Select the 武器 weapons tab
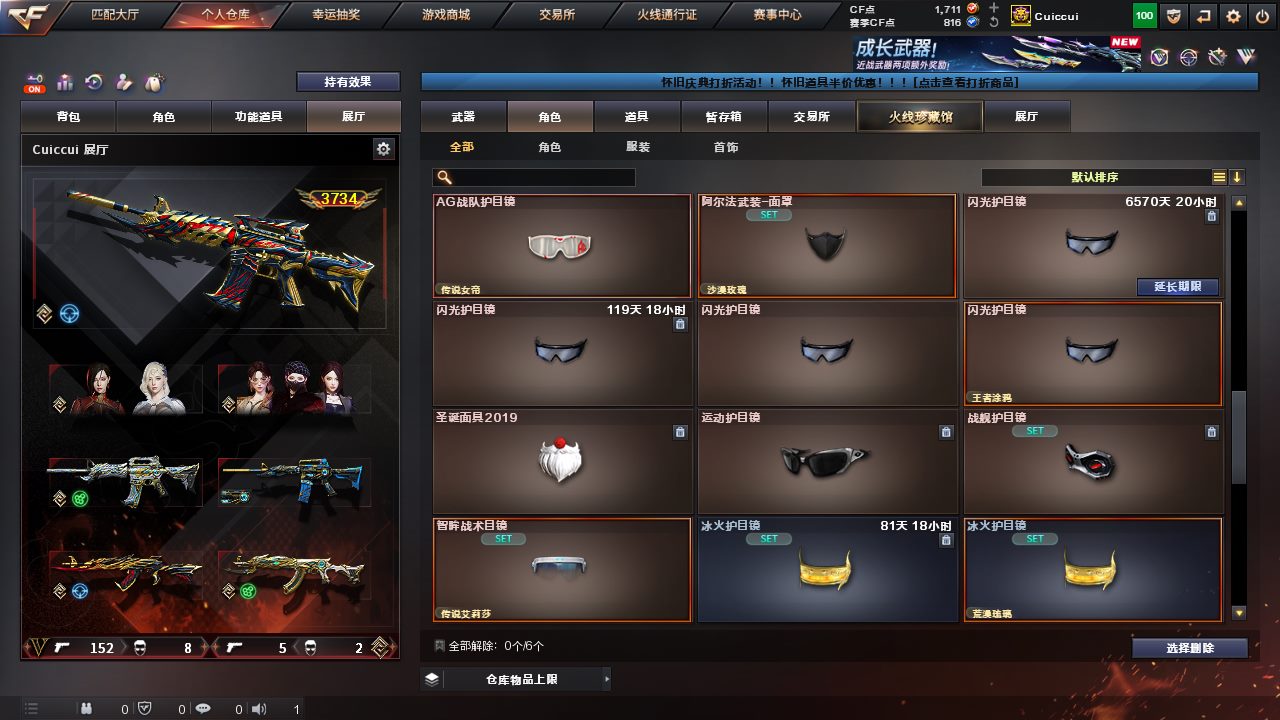This screenshot has height=720, width=1280. pyautogui.click(x=463, y=117)
